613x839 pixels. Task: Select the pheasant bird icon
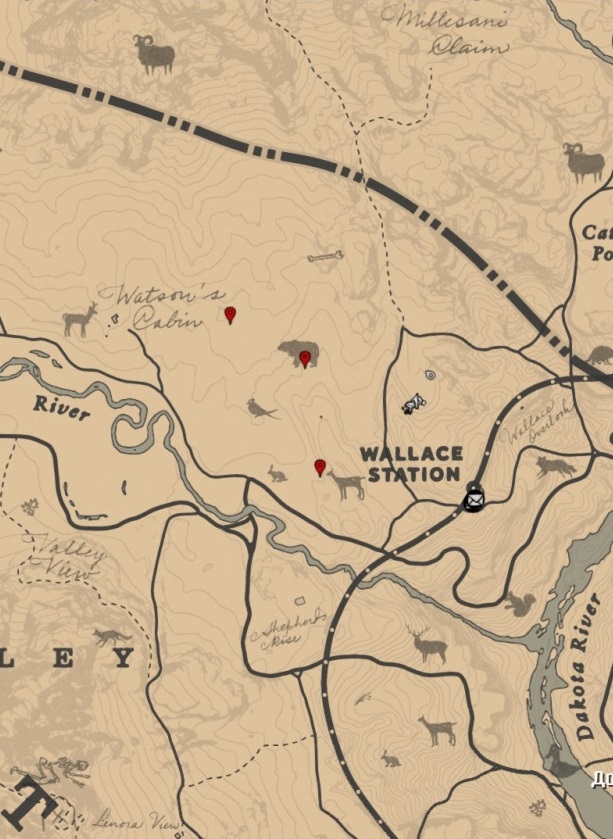tap(262, 408)
